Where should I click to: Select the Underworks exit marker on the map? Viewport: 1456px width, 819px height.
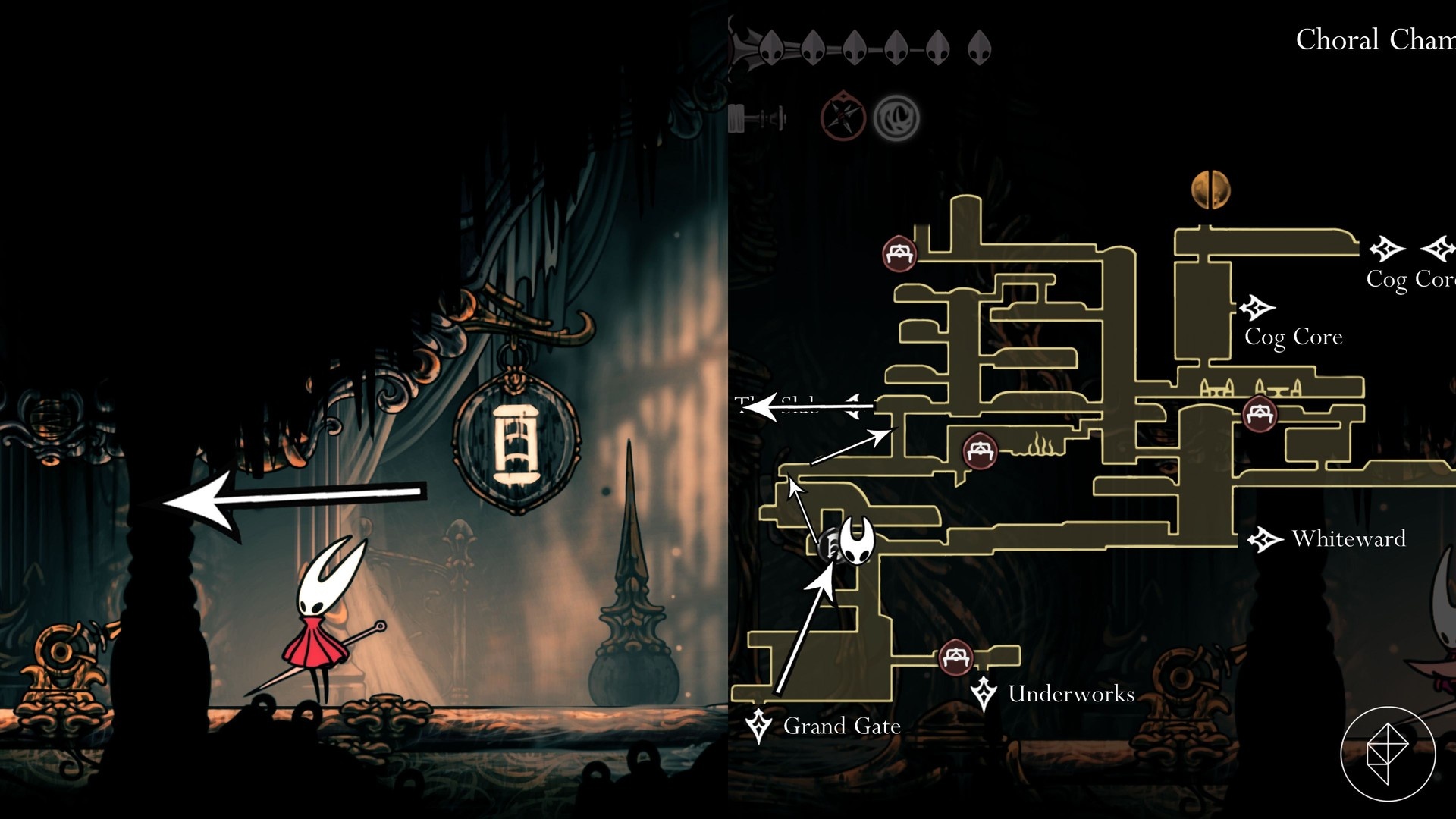[984, 693]
